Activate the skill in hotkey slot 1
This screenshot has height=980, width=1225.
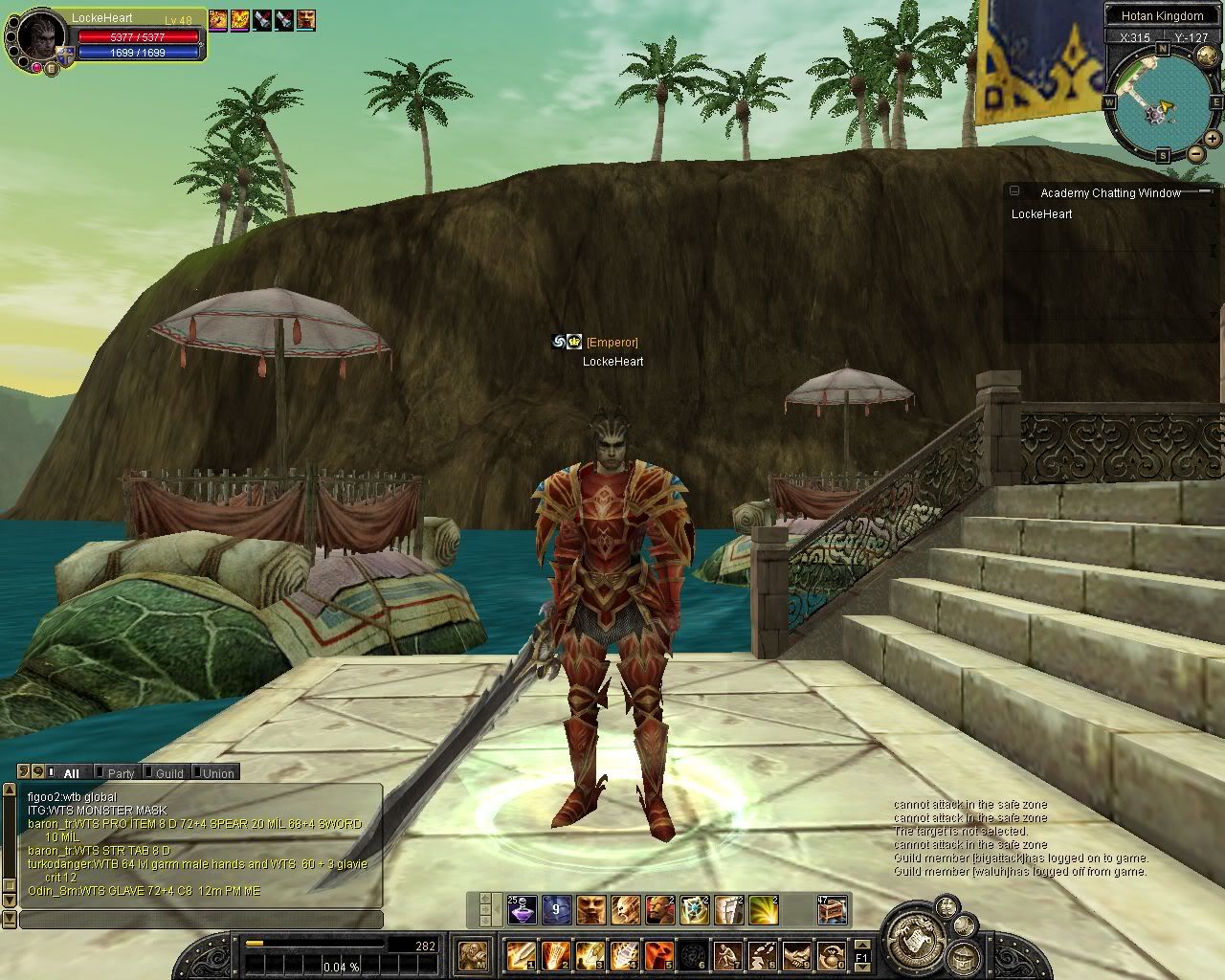click(522, 955)
